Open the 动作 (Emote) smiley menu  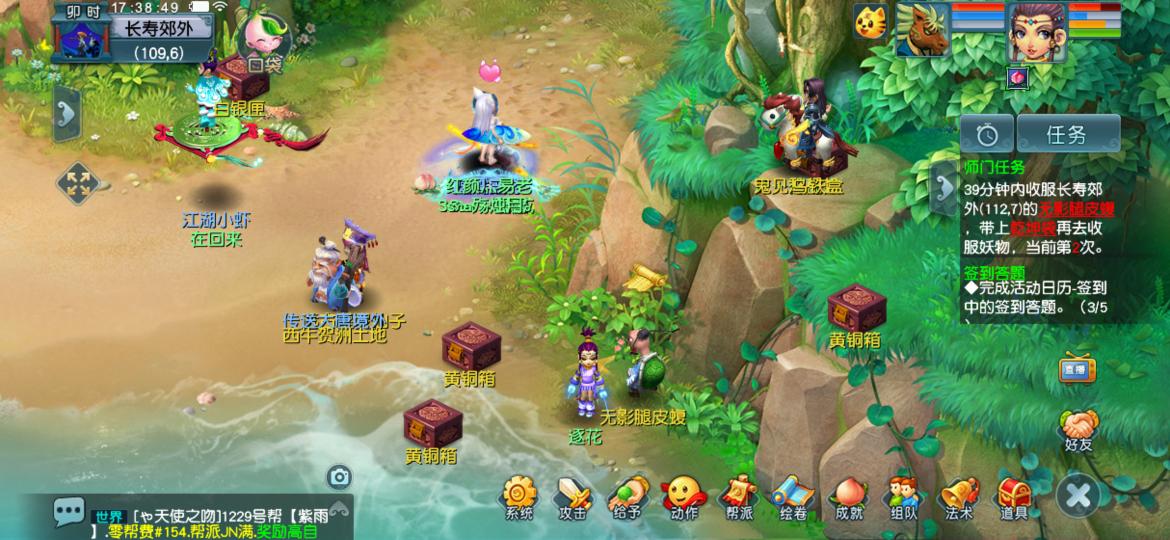coord(684,497)
